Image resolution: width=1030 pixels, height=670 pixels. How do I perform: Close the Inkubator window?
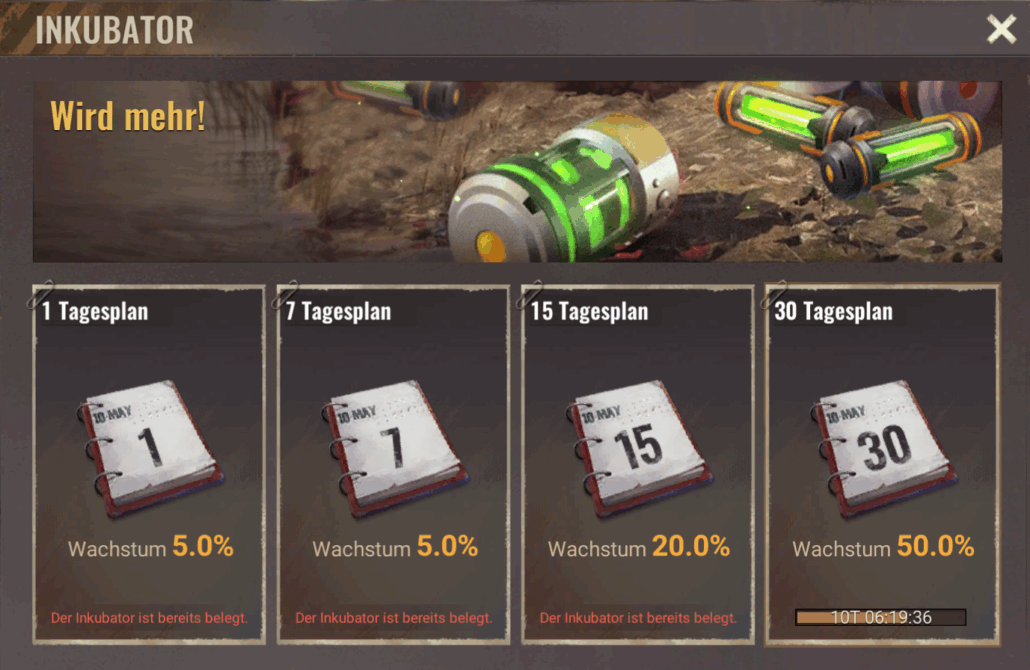[x=1001, y=29]
